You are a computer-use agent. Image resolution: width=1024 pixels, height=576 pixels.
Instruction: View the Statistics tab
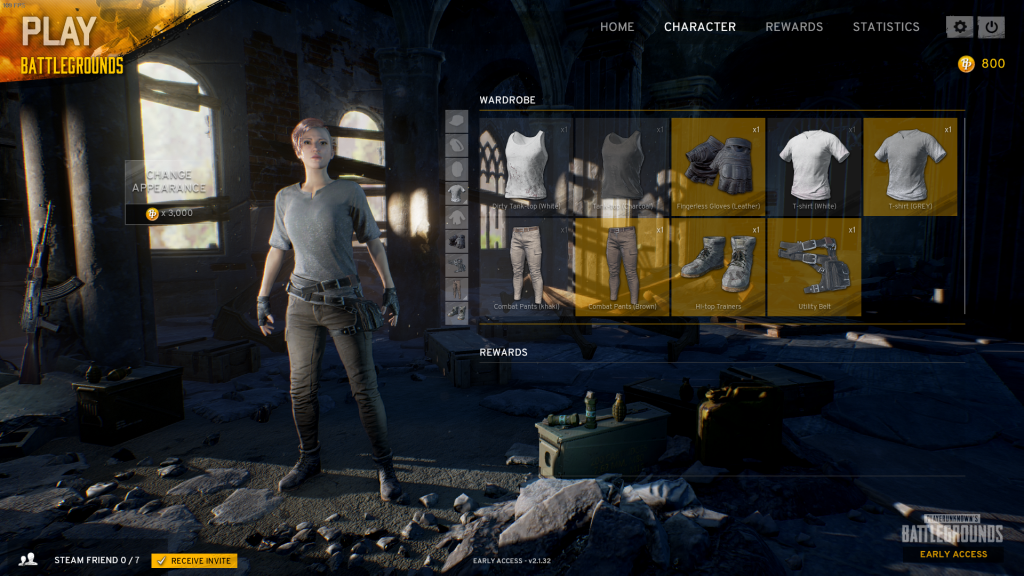(885, 27)
